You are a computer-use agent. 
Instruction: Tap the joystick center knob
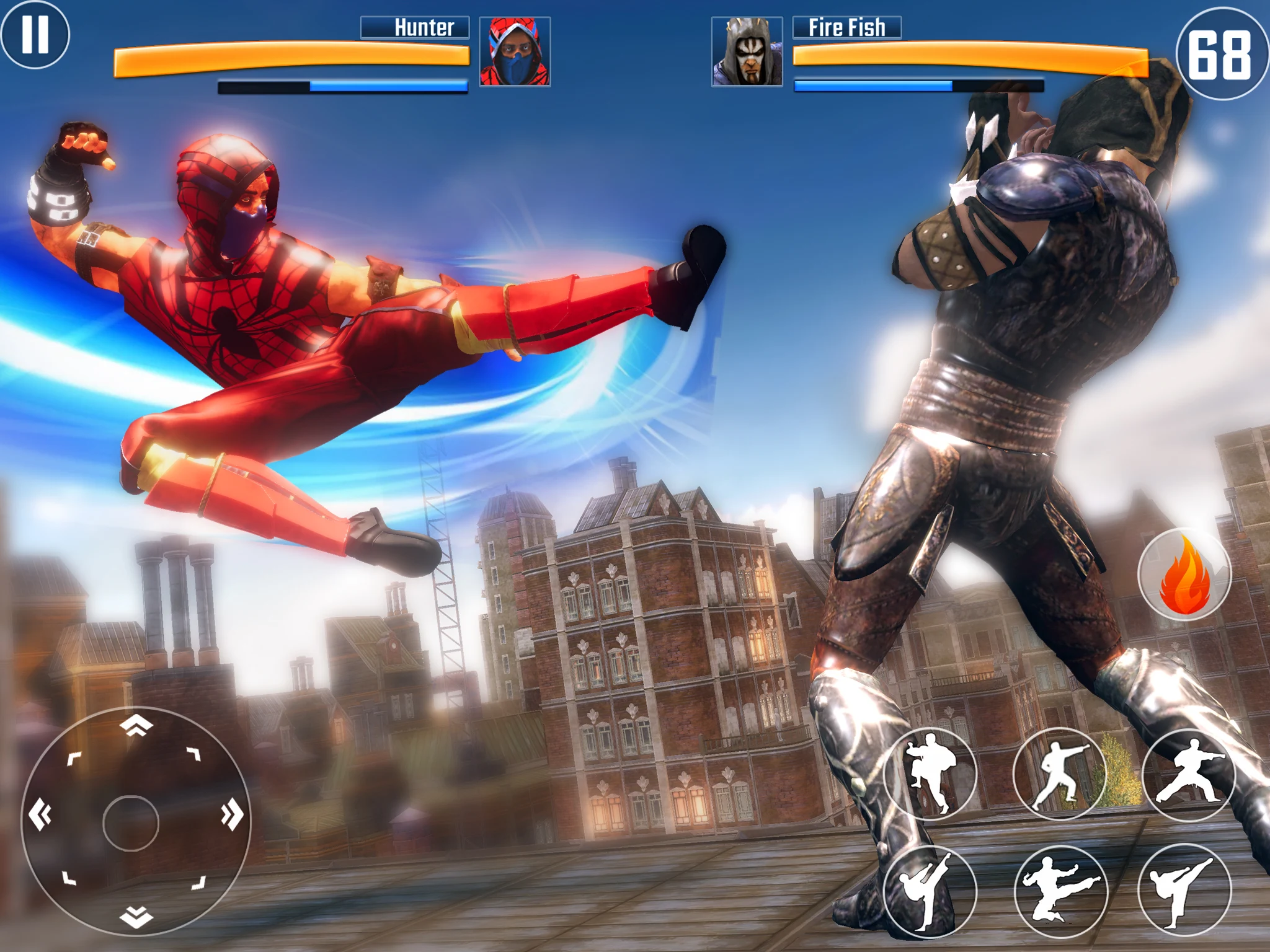(131, 823)
